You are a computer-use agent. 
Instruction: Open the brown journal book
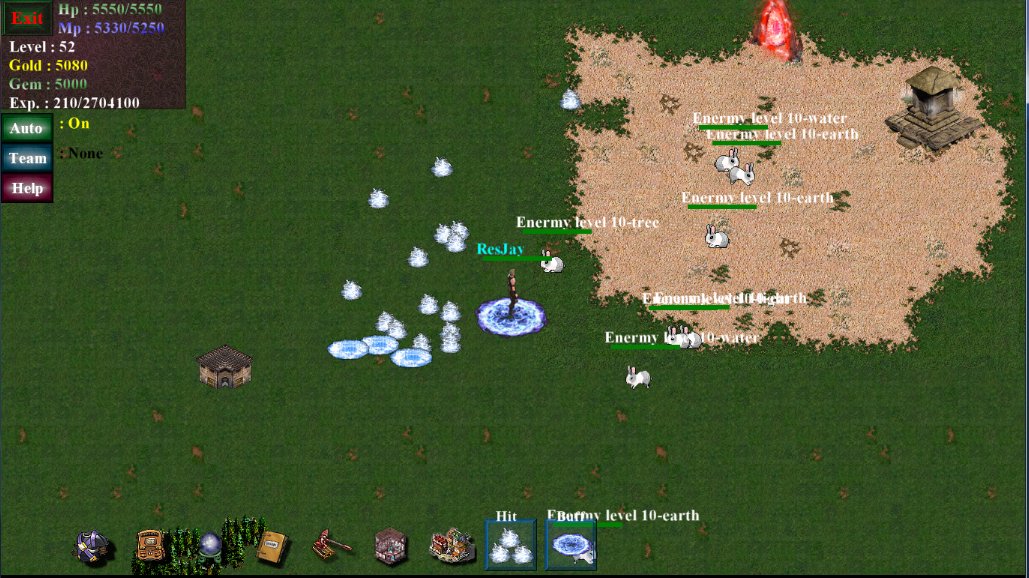(x=271, y=546)
